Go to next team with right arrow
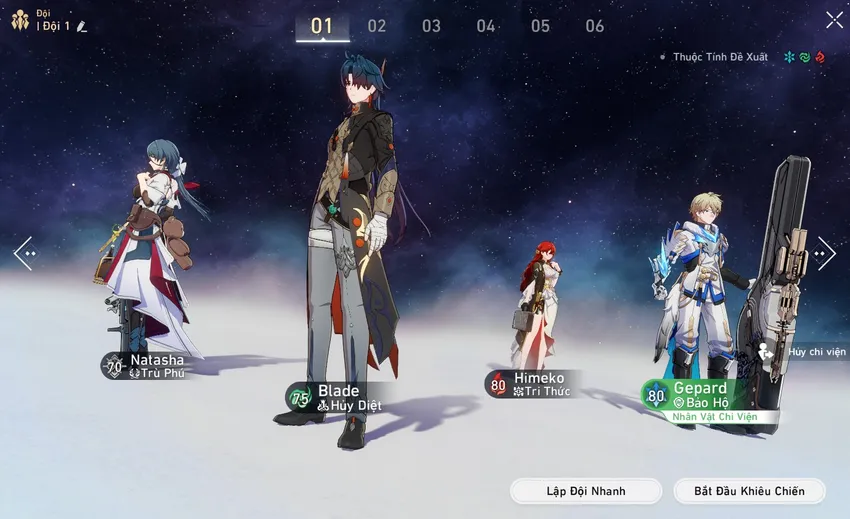Viewport: 850px width, 519px height. [x=826, y=253]
